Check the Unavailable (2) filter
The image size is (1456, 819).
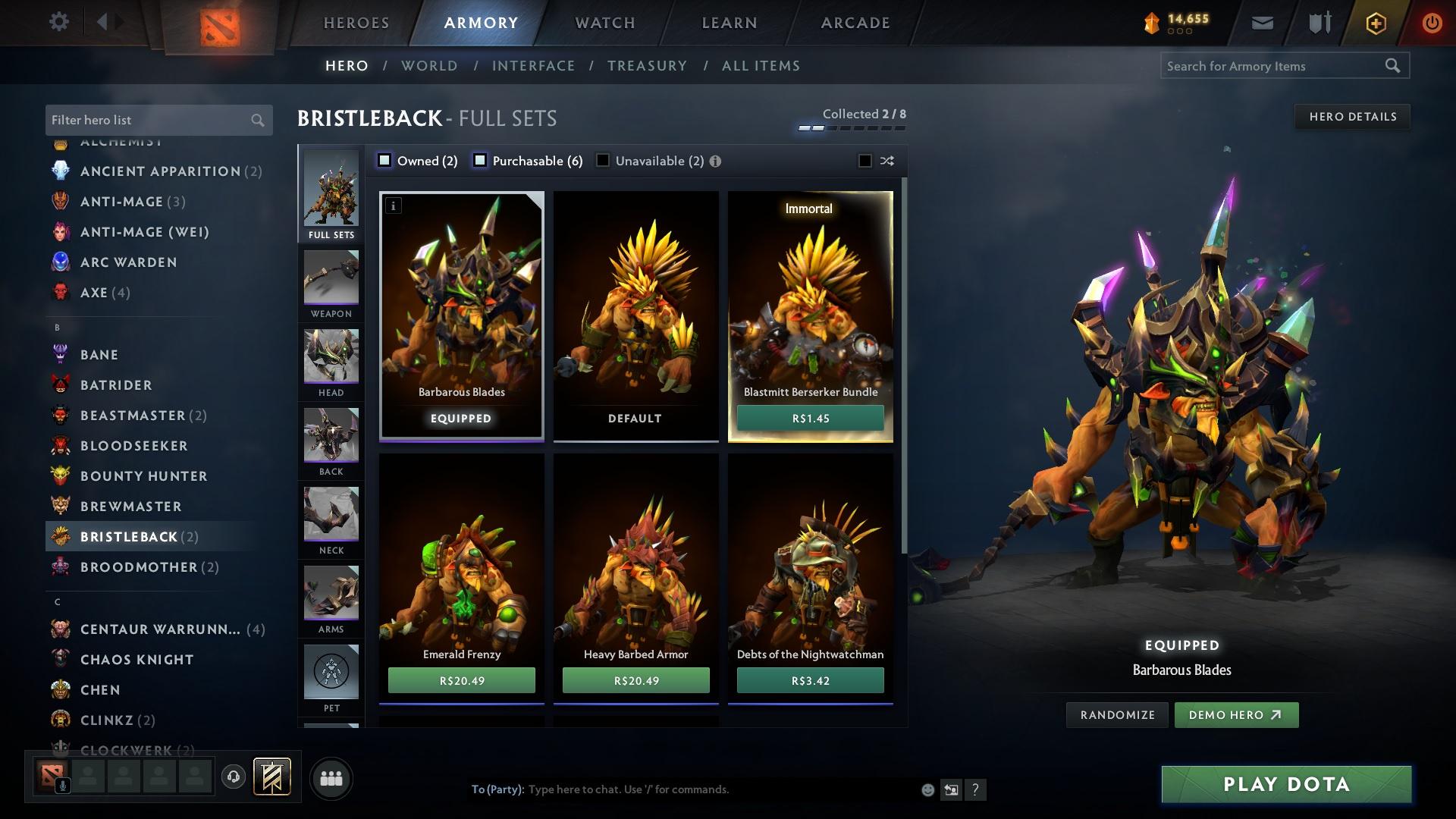pos(603,161)
